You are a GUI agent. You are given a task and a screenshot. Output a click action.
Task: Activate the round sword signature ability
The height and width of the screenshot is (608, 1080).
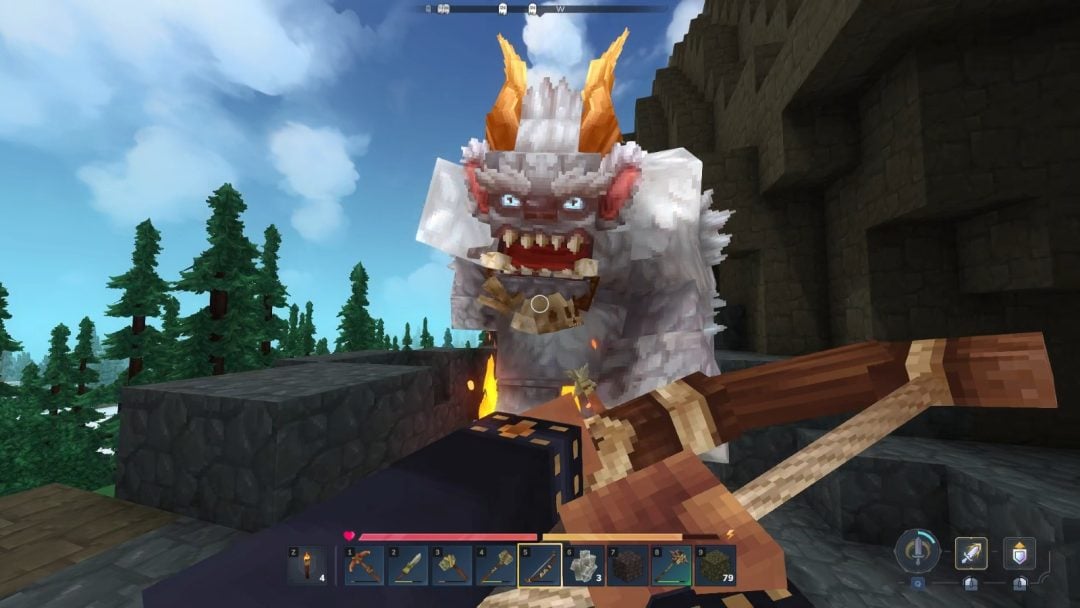click(916, 551)
